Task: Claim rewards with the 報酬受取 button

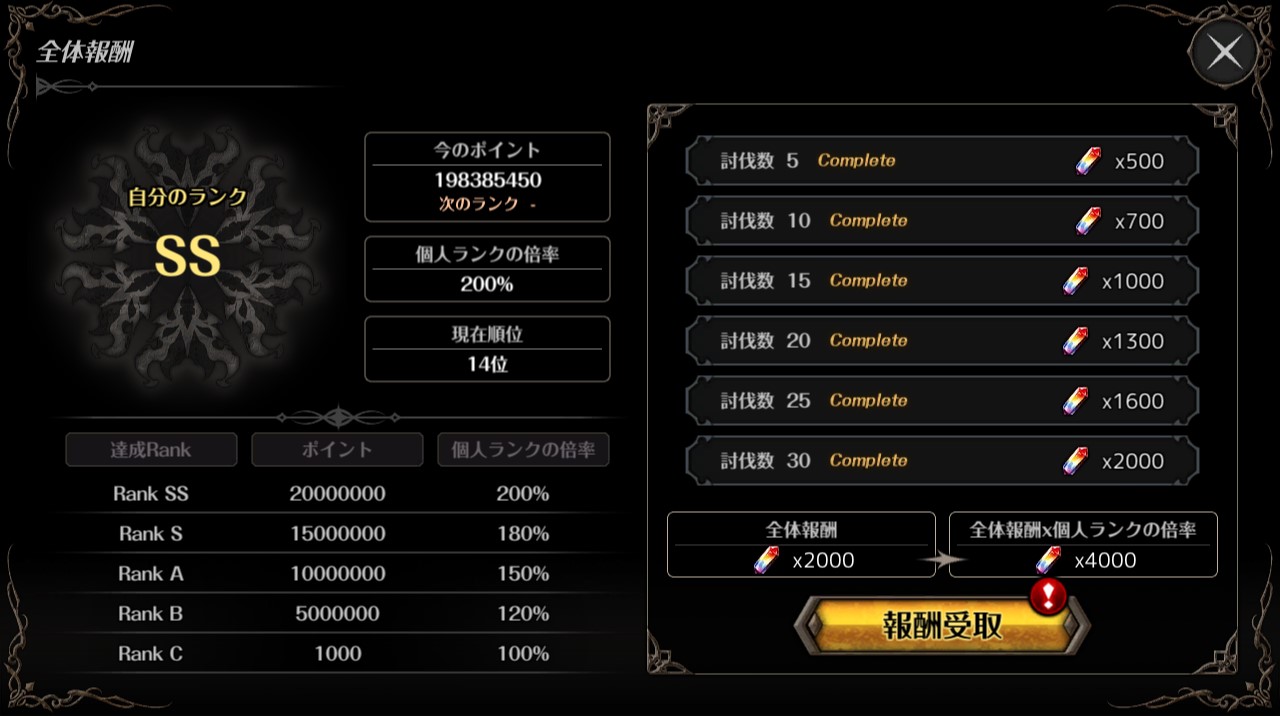Action: [x=941, y=626]
